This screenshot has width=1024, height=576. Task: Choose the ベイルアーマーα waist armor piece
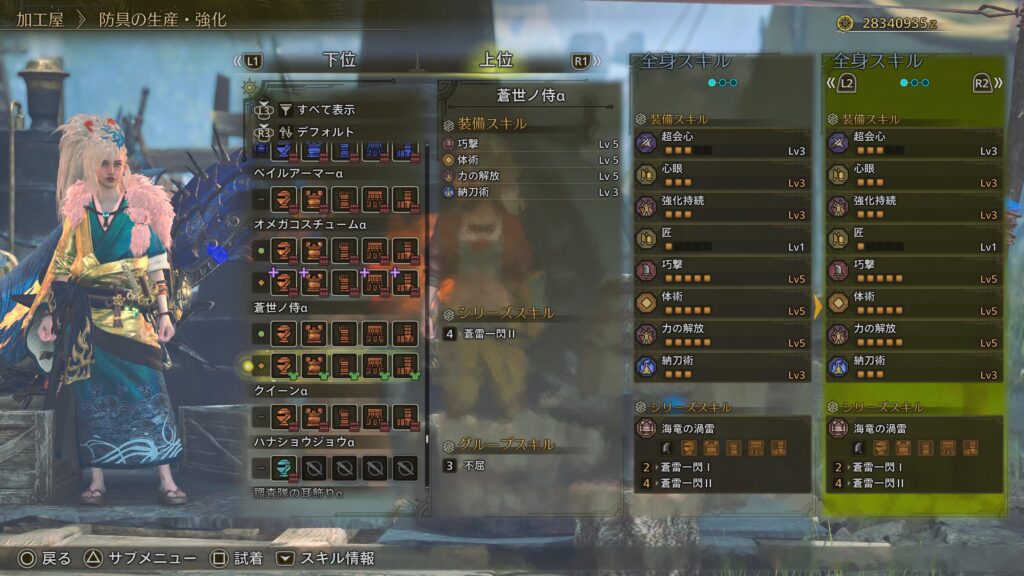[375, 199]
